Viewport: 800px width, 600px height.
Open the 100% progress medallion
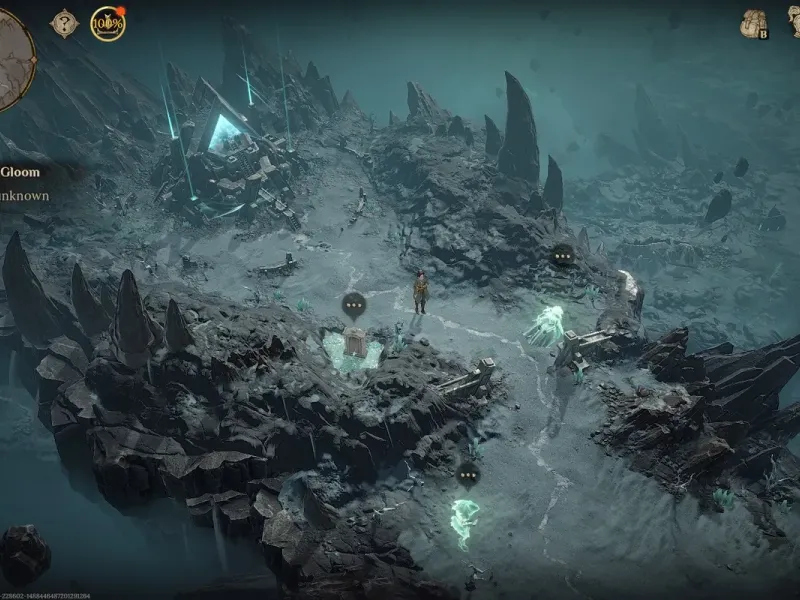point(108,23)
